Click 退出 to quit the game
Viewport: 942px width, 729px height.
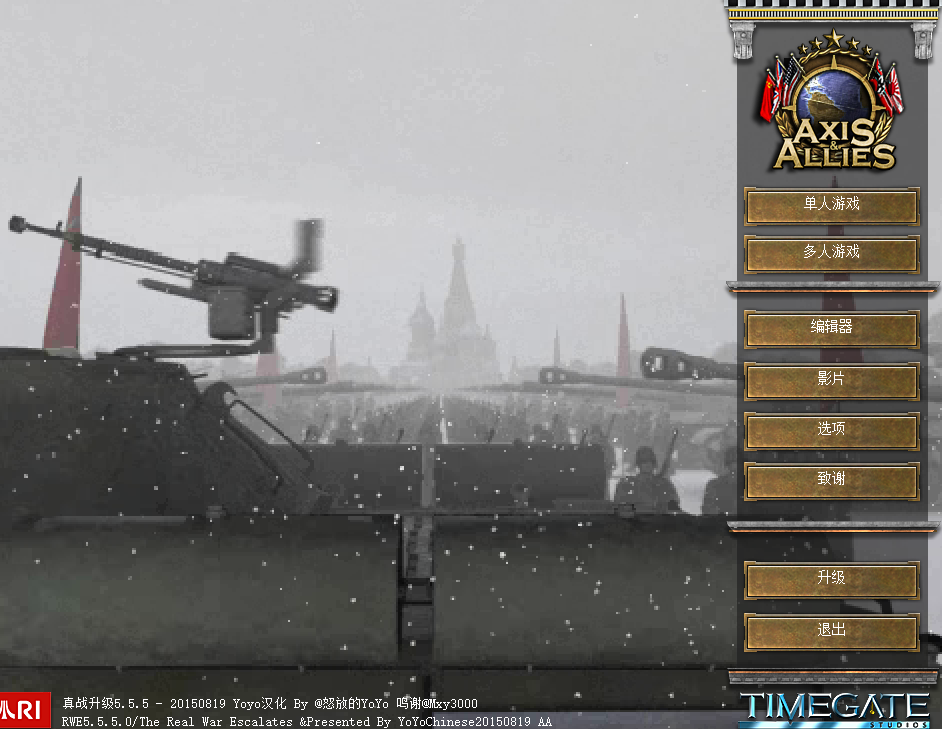point(831,630)
